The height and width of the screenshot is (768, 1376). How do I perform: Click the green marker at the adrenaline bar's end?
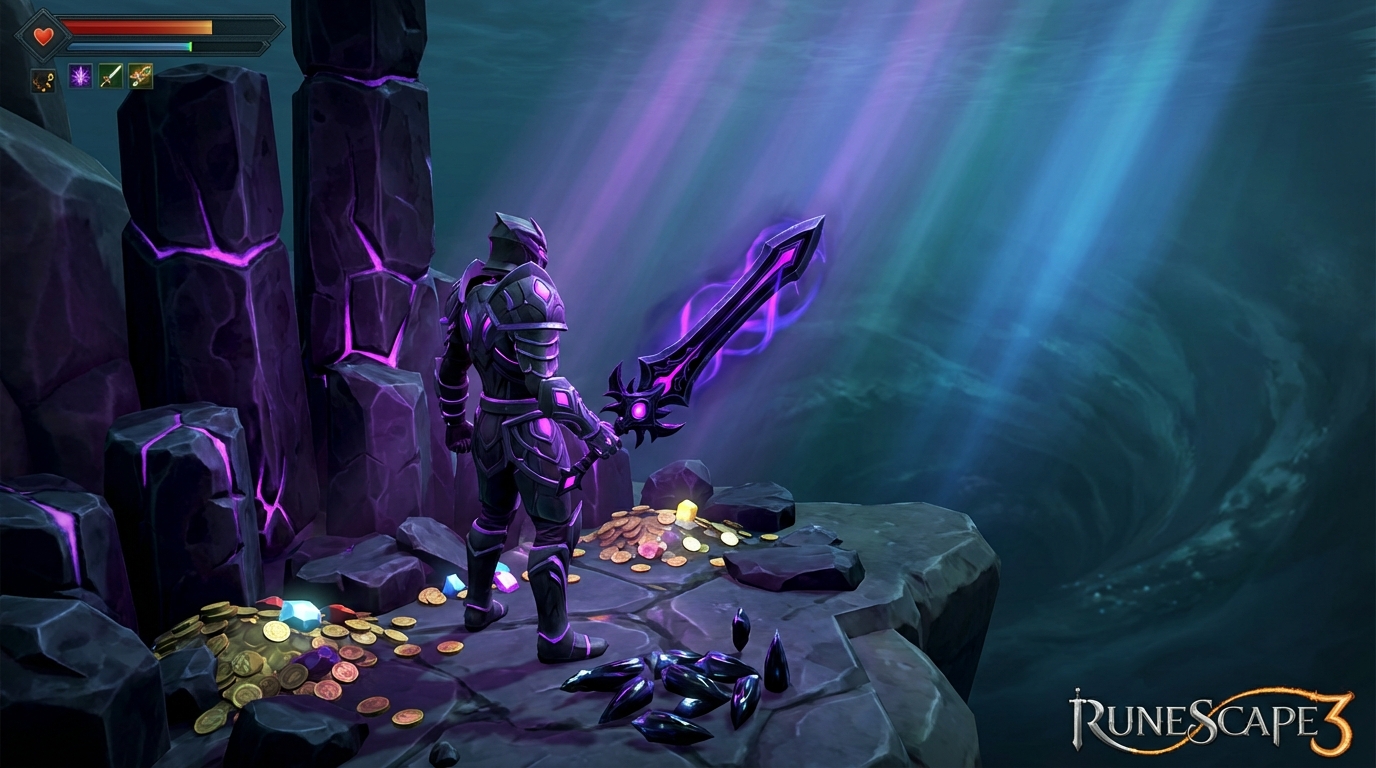(x=191, y=47)
